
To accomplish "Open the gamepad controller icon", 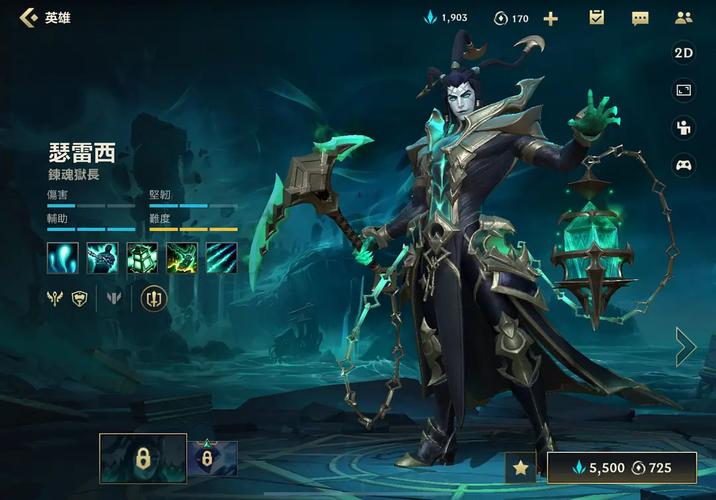I will click(684, 165).
